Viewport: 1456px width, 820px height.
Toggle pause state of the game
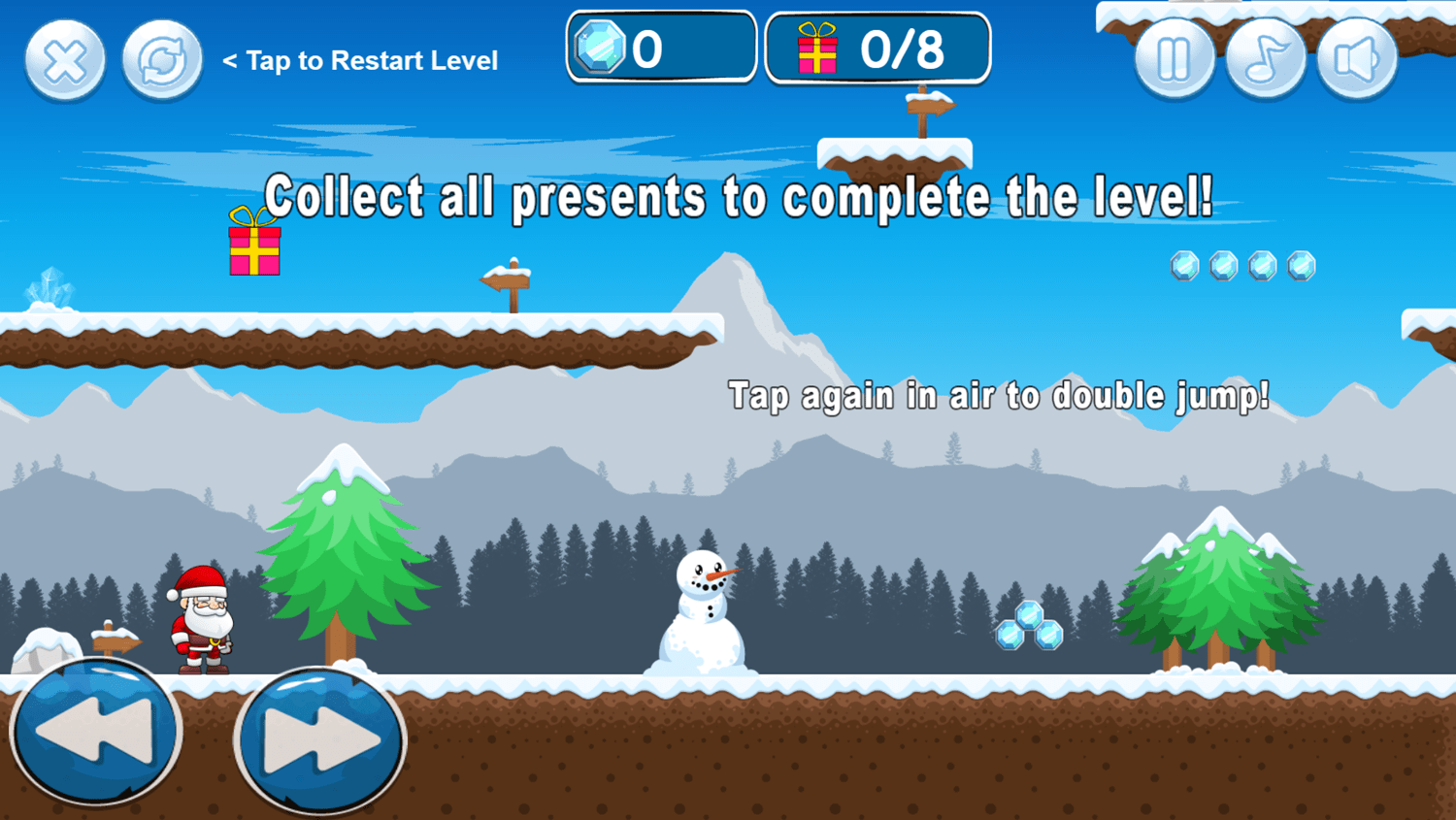(x=1174, y=57)
